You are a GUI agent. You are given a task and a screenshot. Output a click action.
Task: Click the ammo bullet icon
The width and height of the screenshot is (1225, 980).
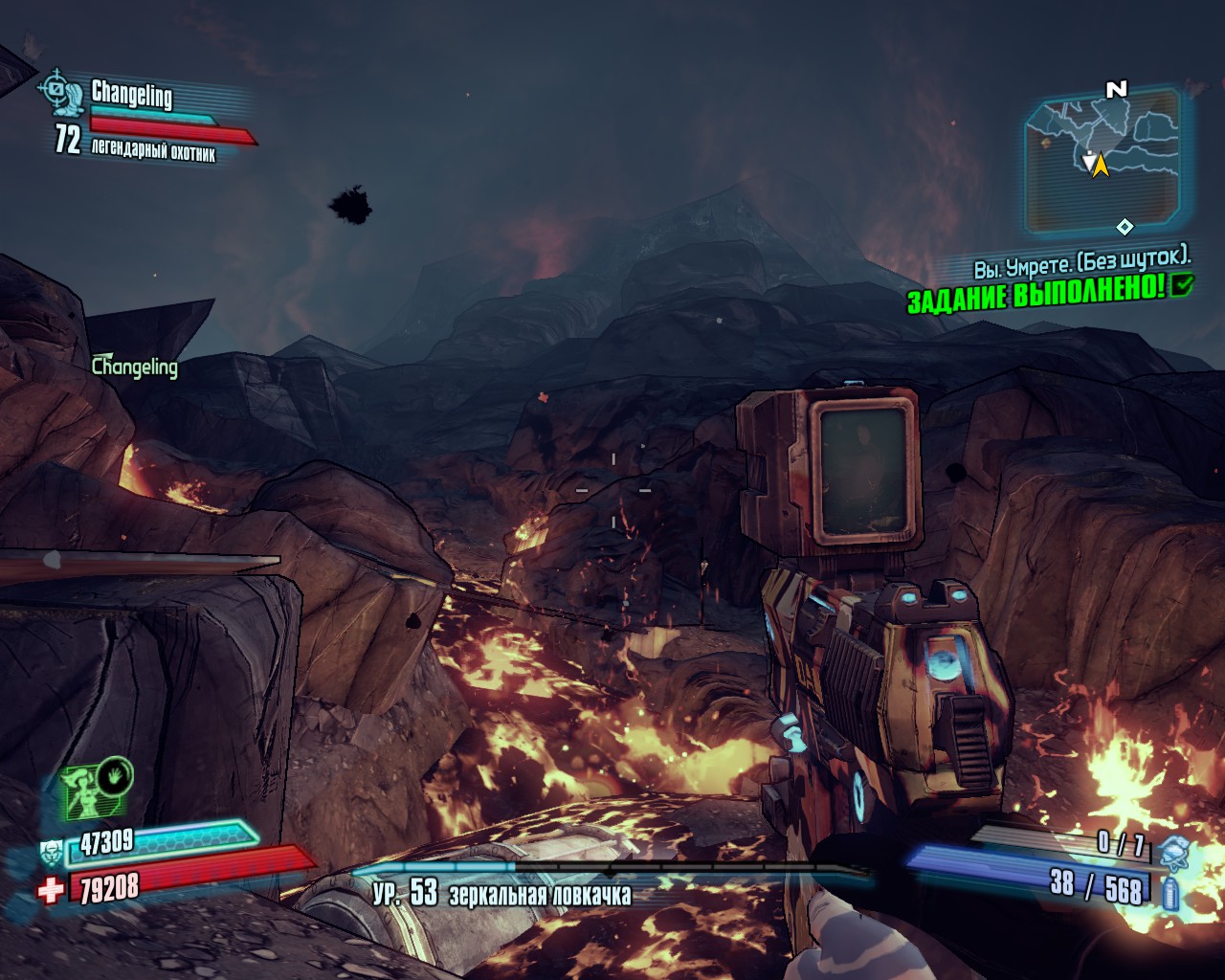click(1169, 893)
